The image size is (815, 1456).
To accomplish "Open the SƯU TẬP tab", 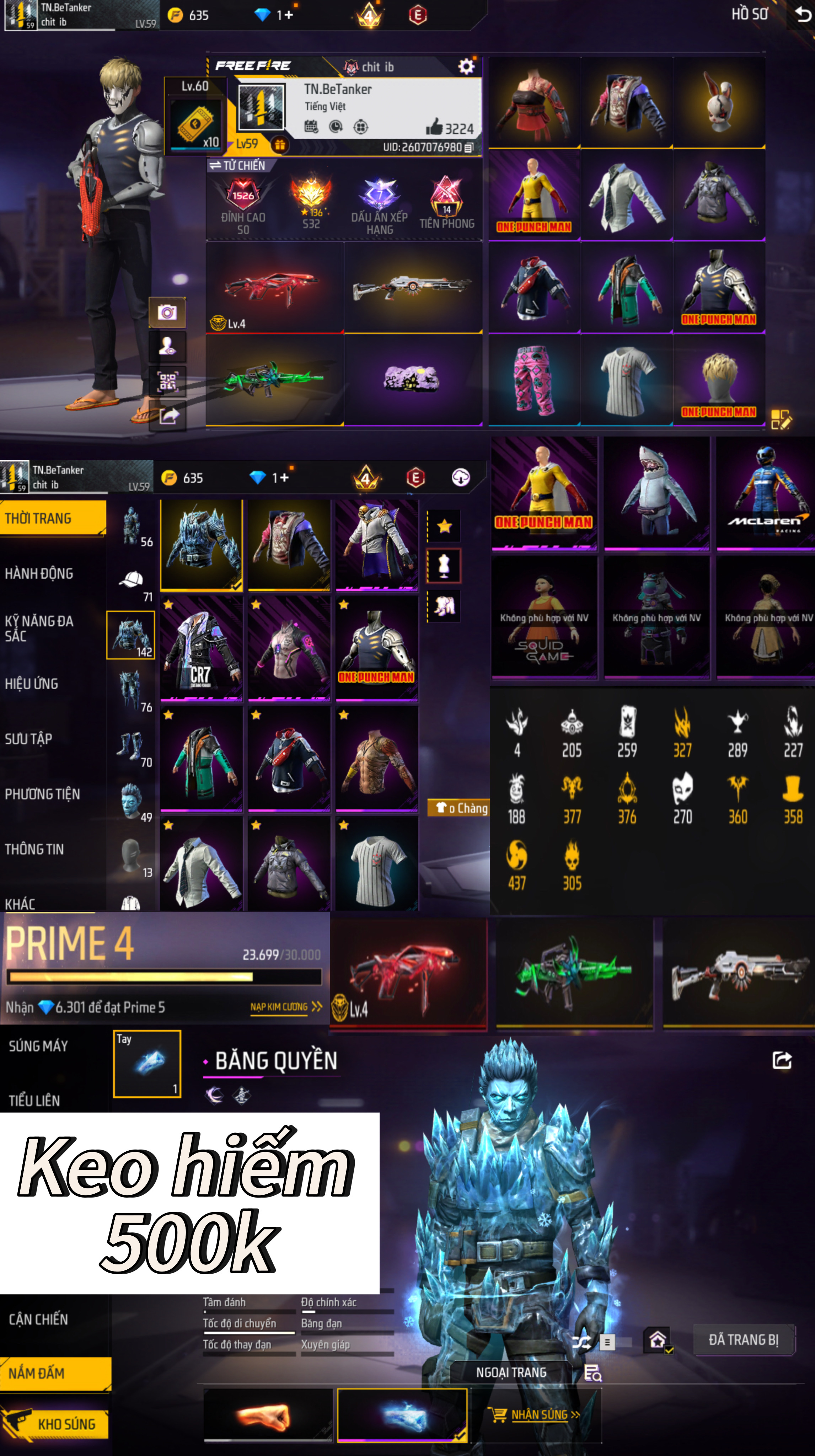I will [29, 739].
